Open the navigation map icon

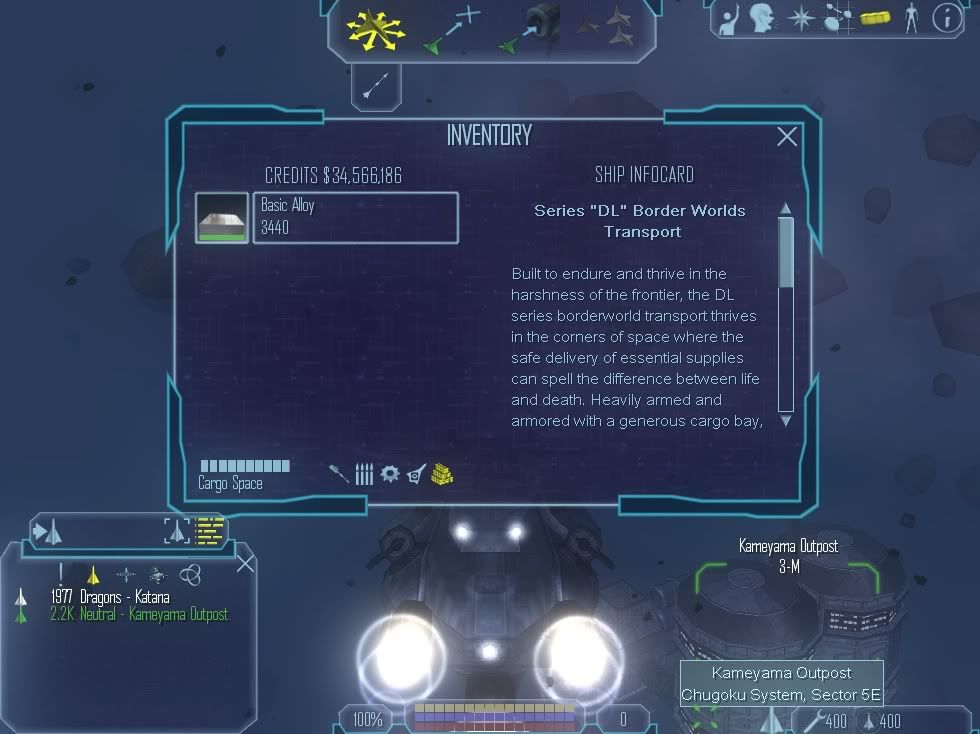pos(836,17)
